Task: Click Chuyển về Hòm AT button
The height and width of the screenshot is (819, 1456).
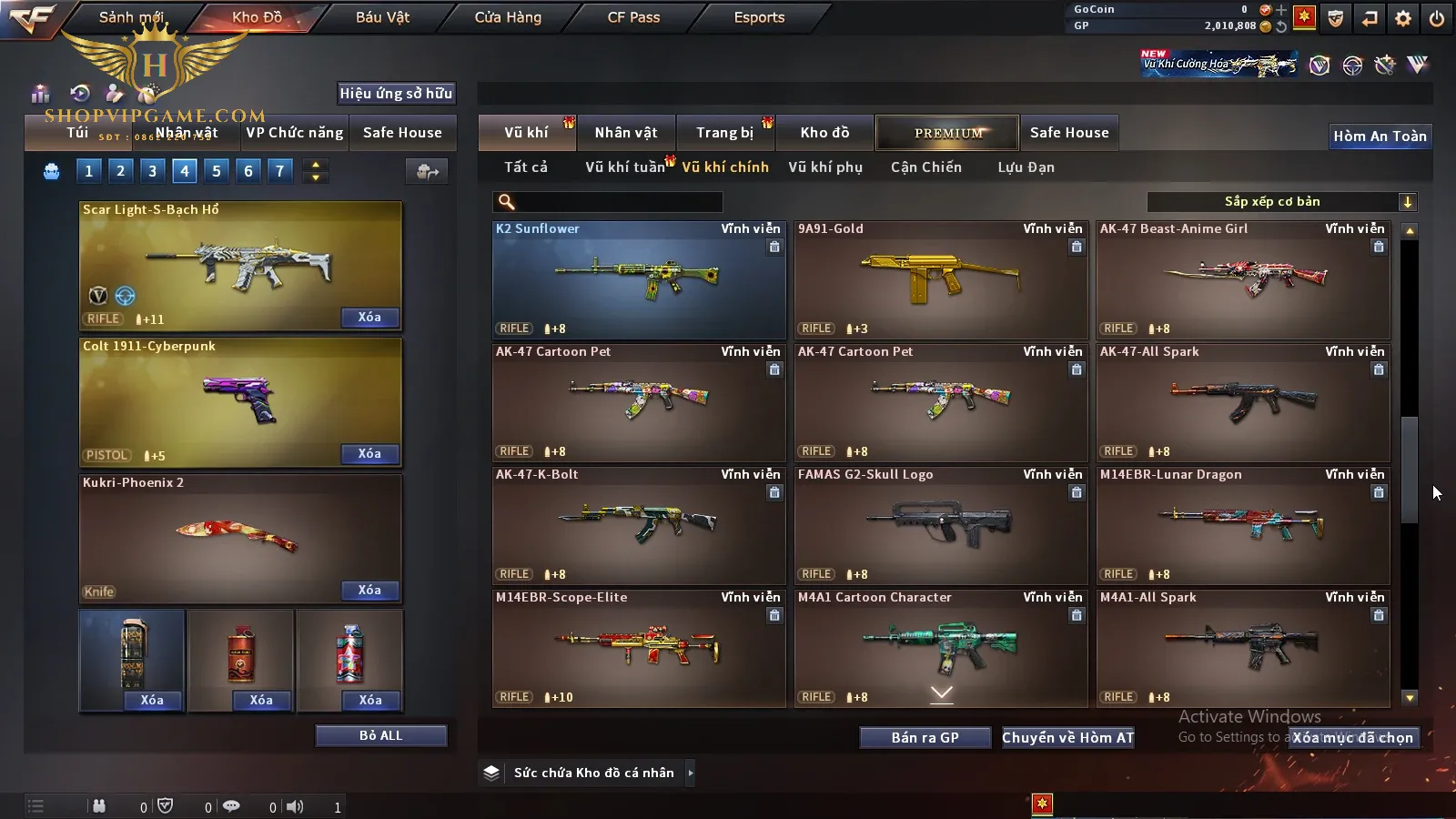Action: coord(1067,738)
